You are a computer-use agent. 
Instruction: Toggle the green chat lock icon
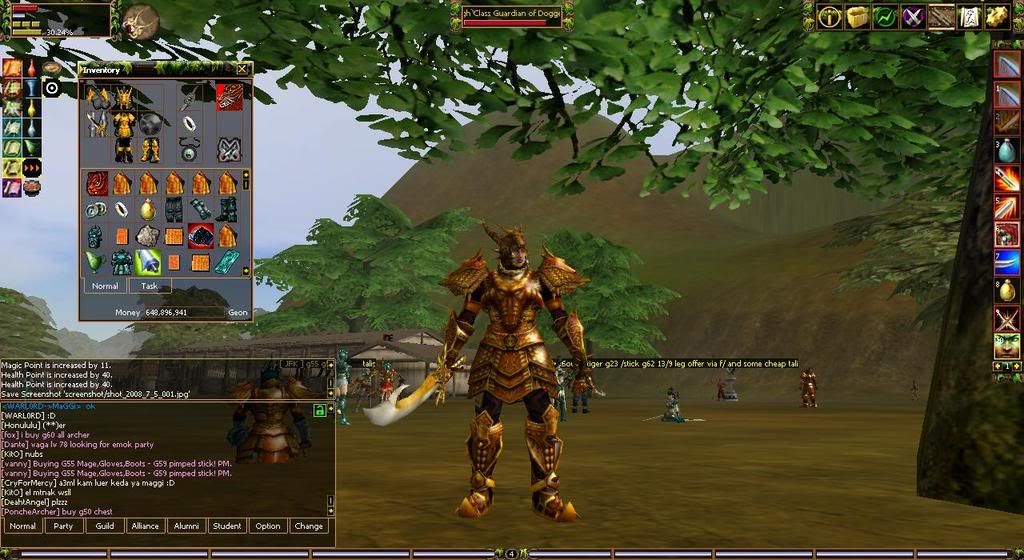click(319, 410)
